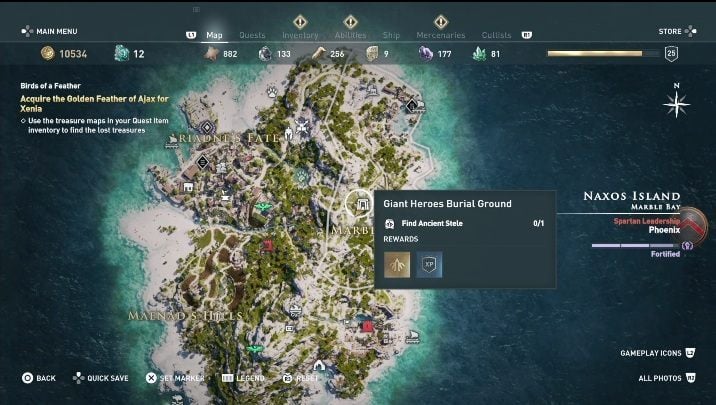Viewport: 716px width, 405px height.
Task: Click the Back button
Action: [x=40, y=378]
